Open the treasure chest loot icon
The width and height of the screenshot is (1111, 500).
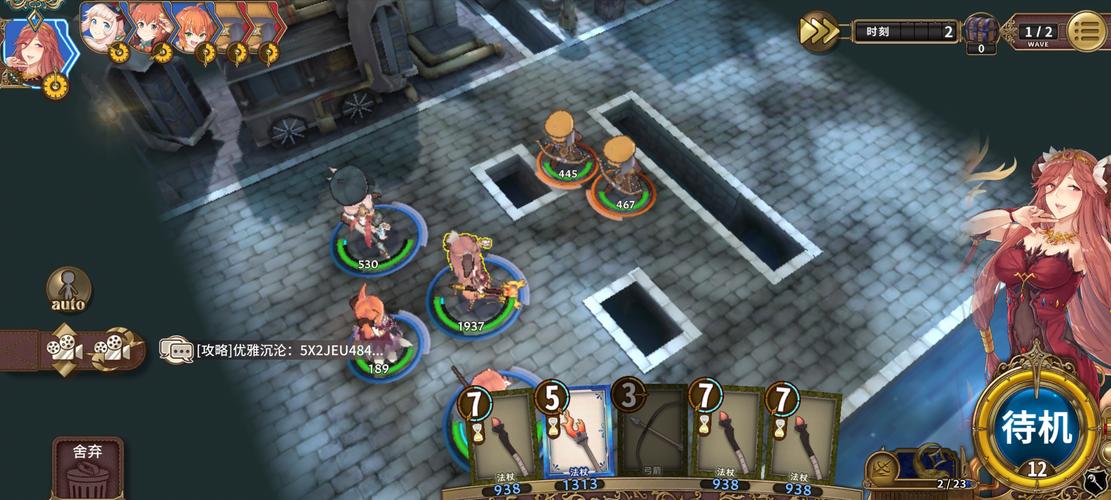pos(980,31)
